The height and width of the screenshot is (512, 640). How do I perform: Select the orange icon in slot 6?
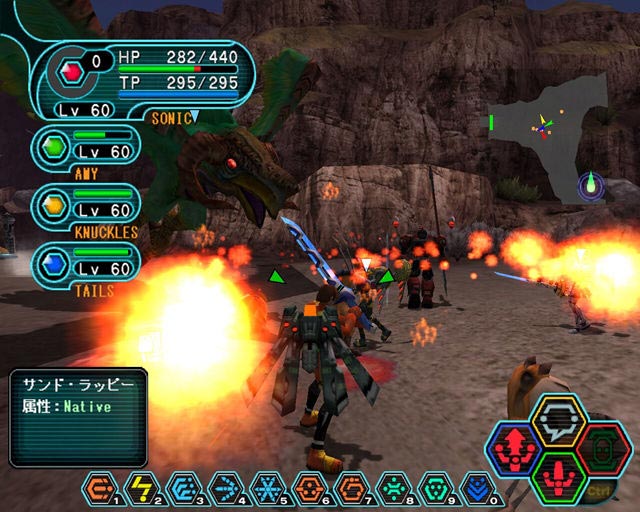coord(311,488)
